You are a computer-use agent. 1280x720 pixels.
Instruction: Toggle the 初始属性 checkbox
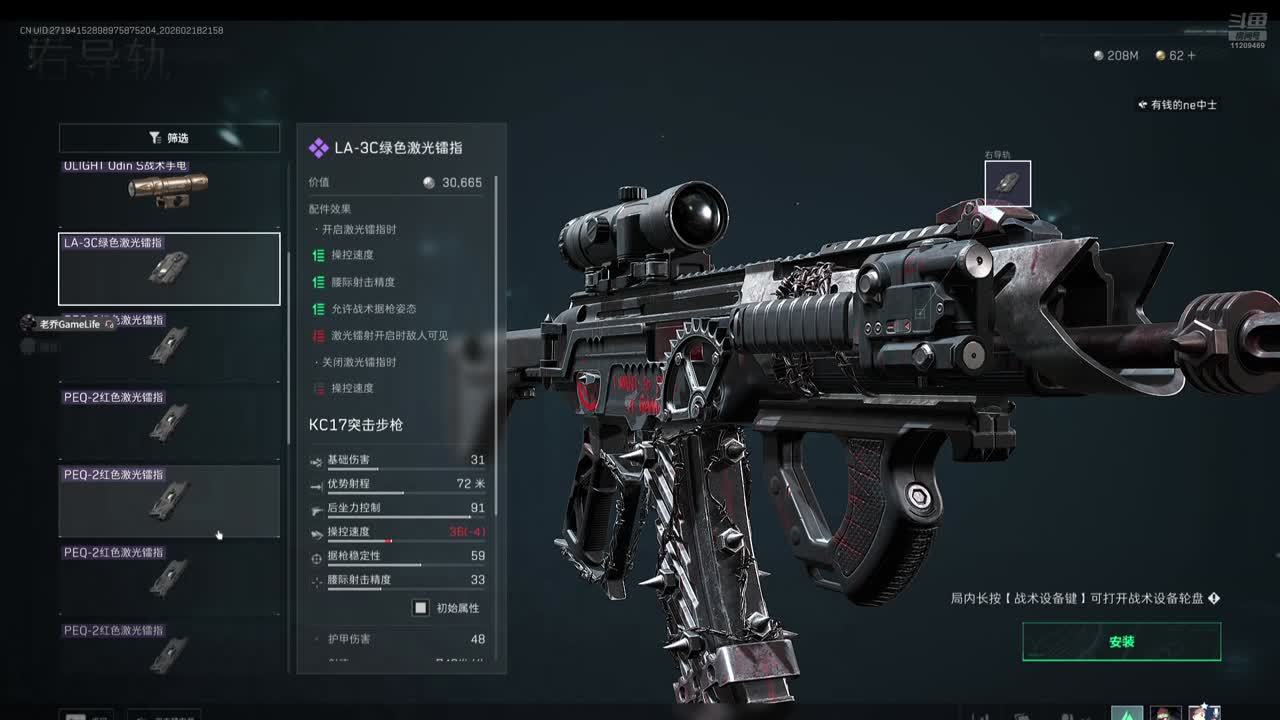click(421, 608)
